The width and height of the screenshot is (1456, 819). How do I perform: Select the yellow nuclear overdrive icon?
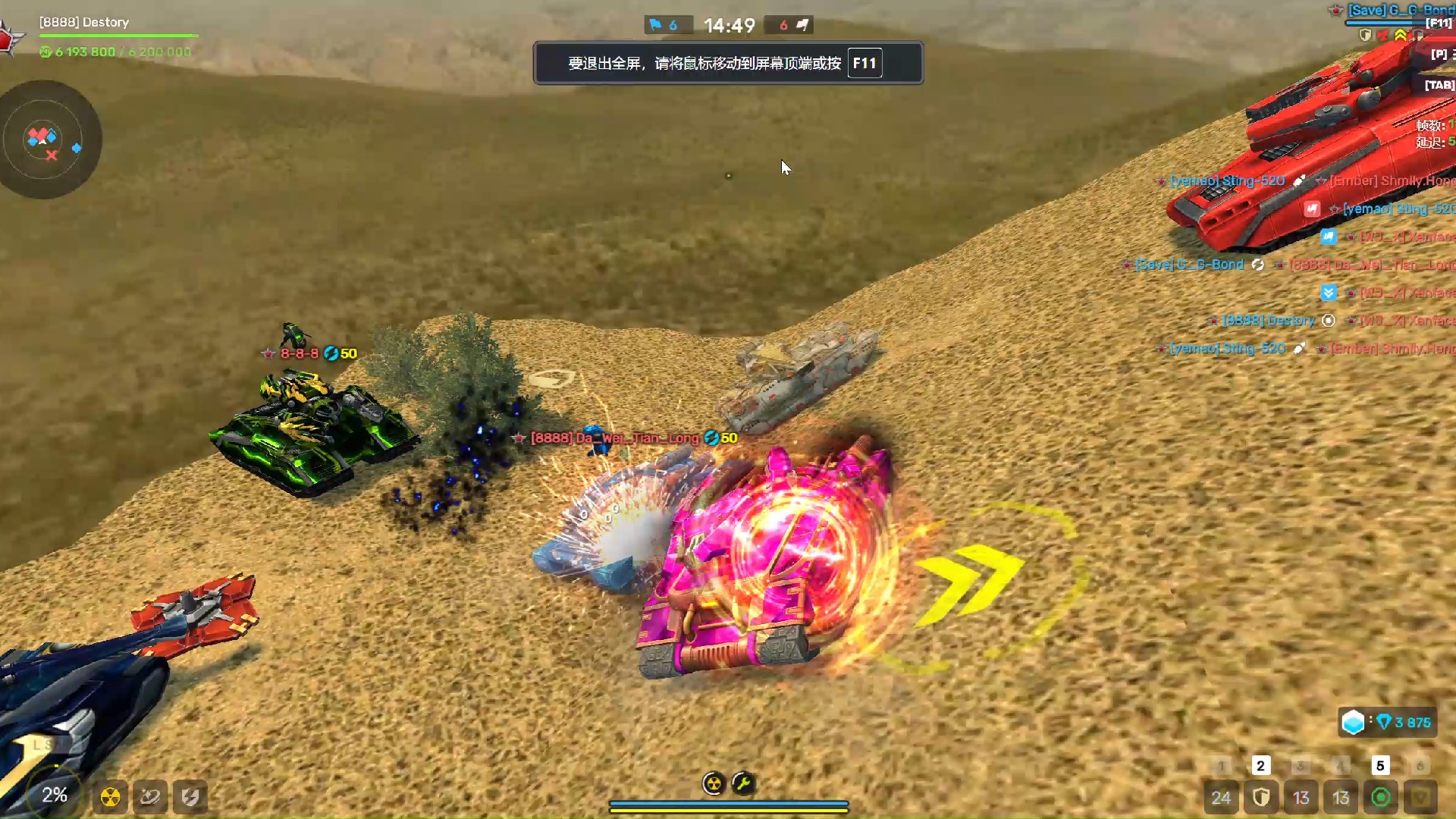click(x=111, y=797)
